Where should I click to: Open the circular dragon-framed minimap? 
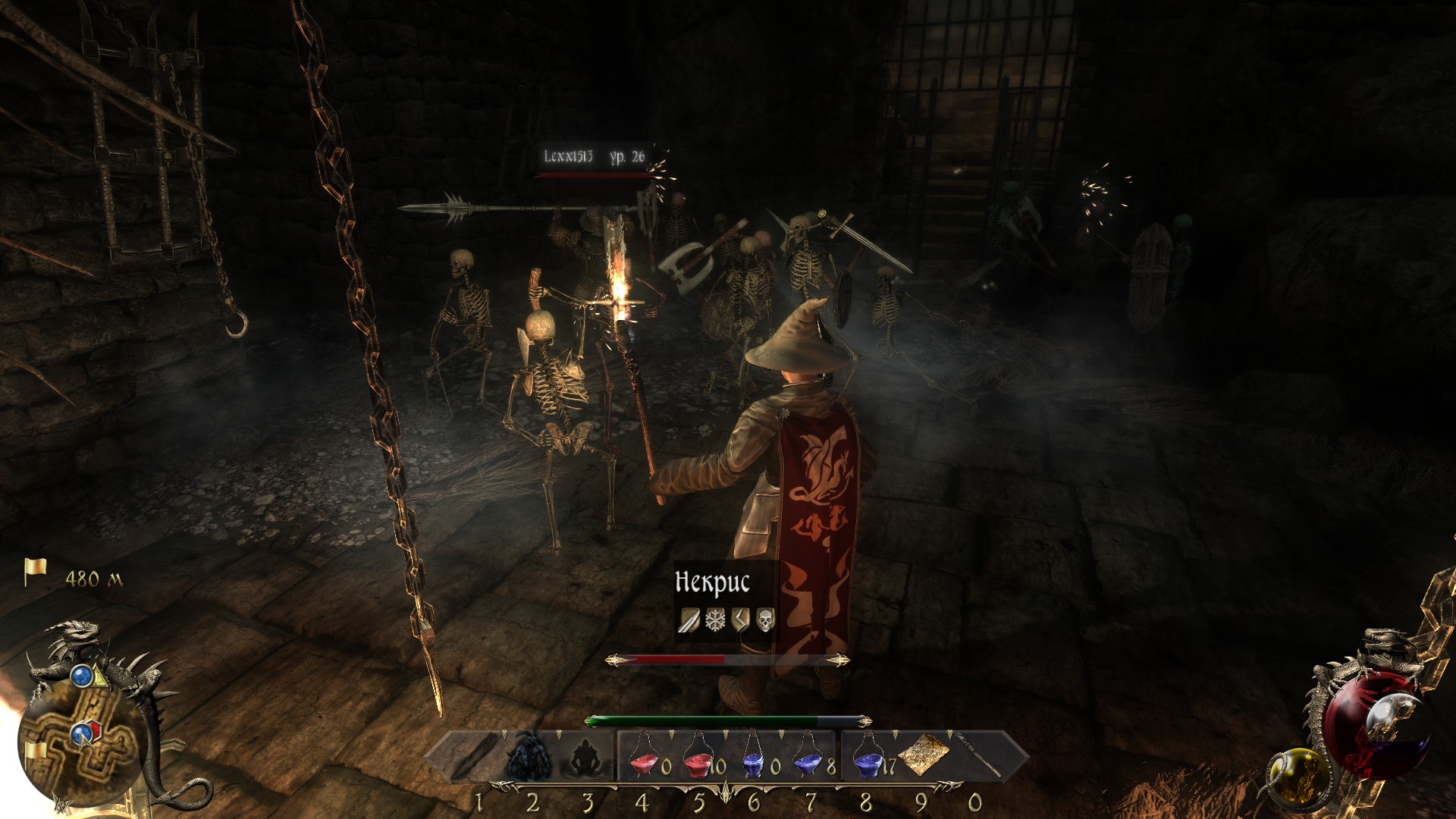[x=80, y=739]
